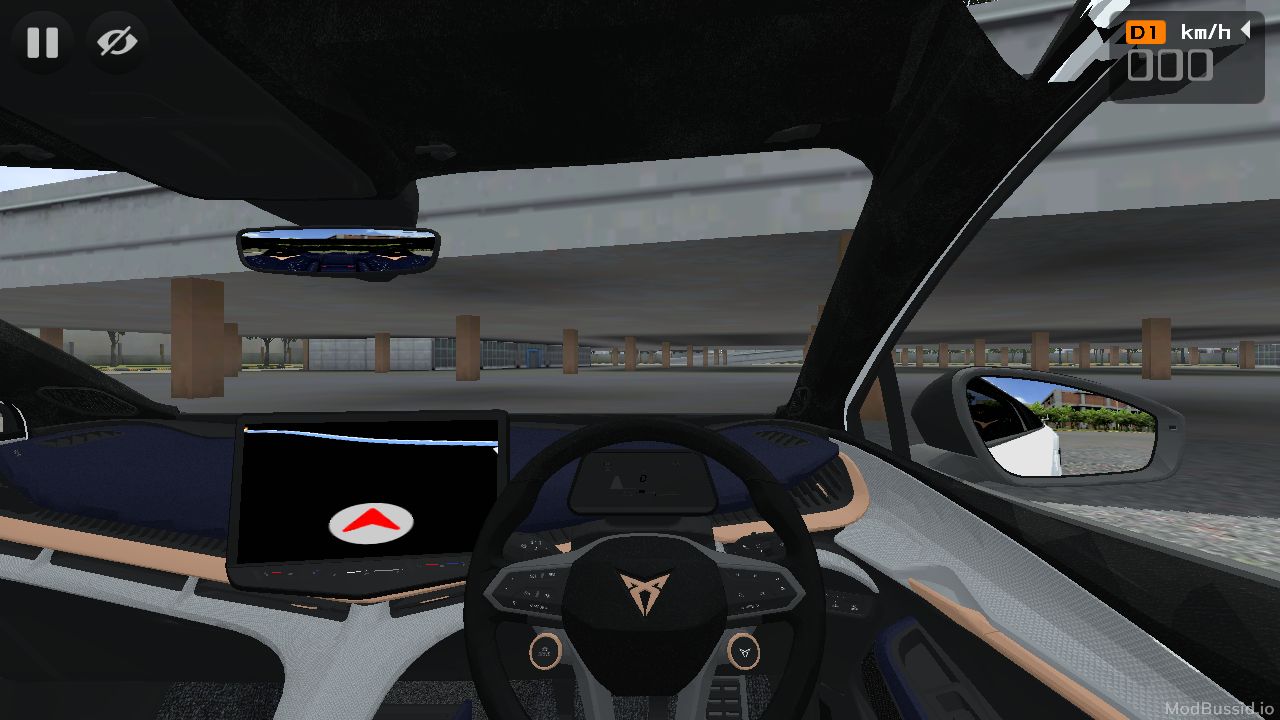1280x720 pixels.
Task: Click the km/h unit label
Action: click(1205, 31)
